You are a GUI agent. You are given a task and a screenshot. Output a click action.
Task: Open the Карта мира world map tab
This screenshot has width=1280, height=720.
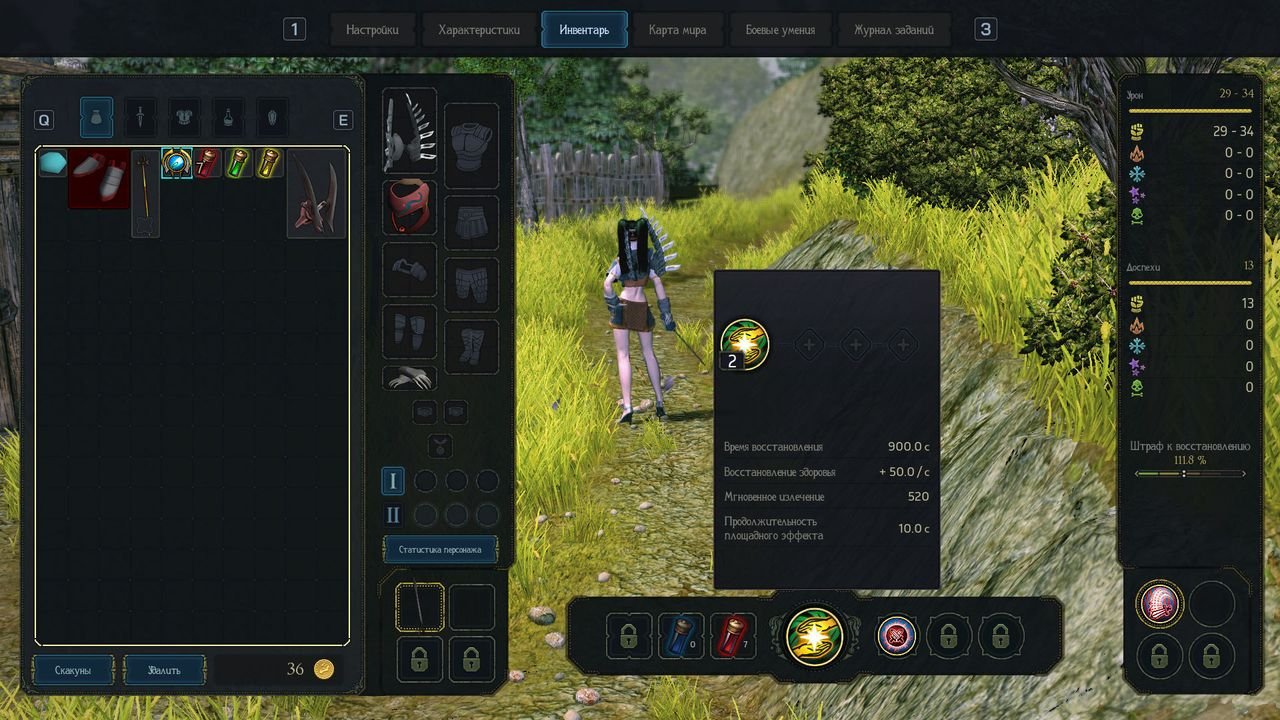tap(677, 30)
